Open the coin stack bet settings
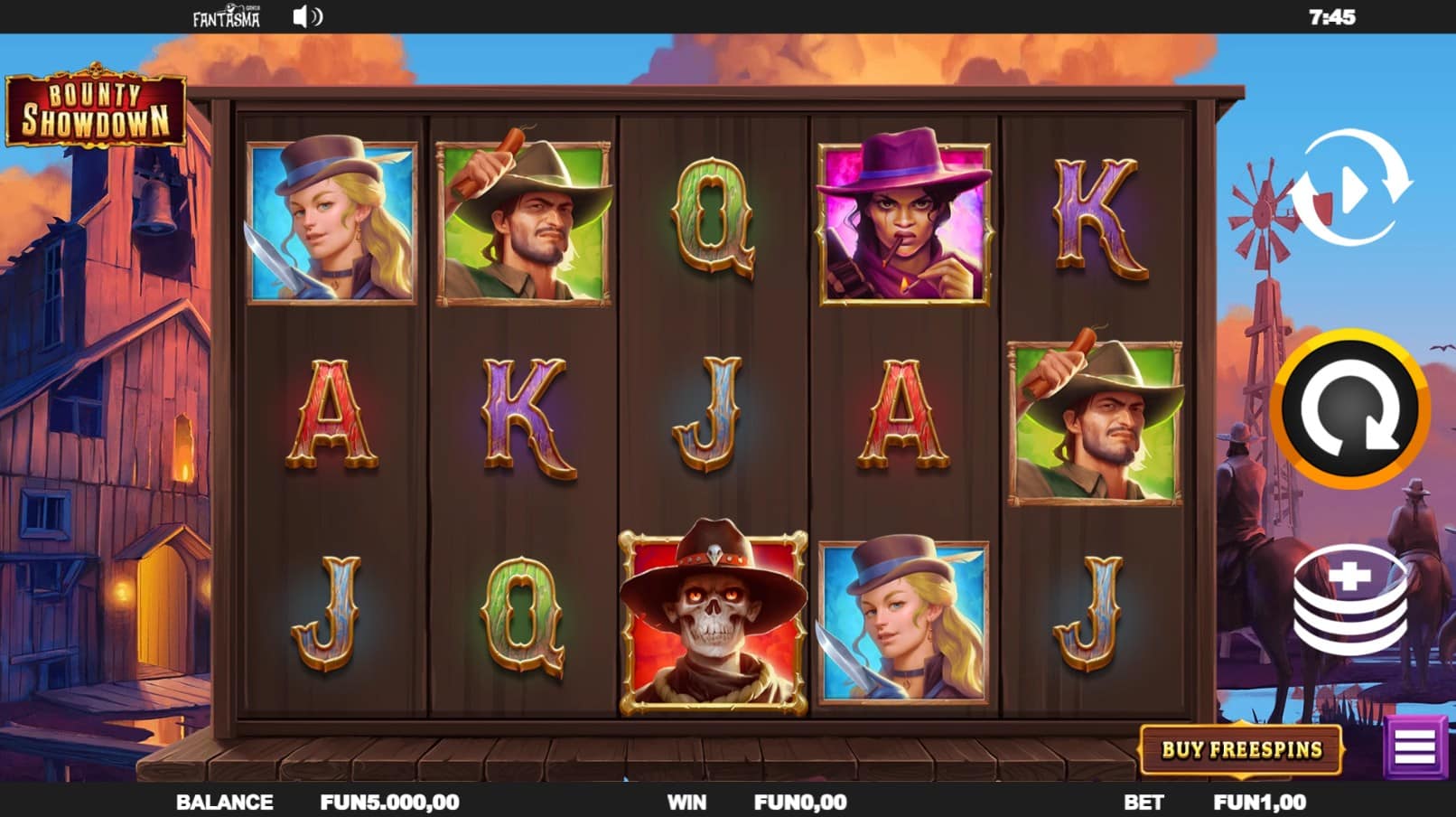 pyautogui.click(x=1350, y=599)
